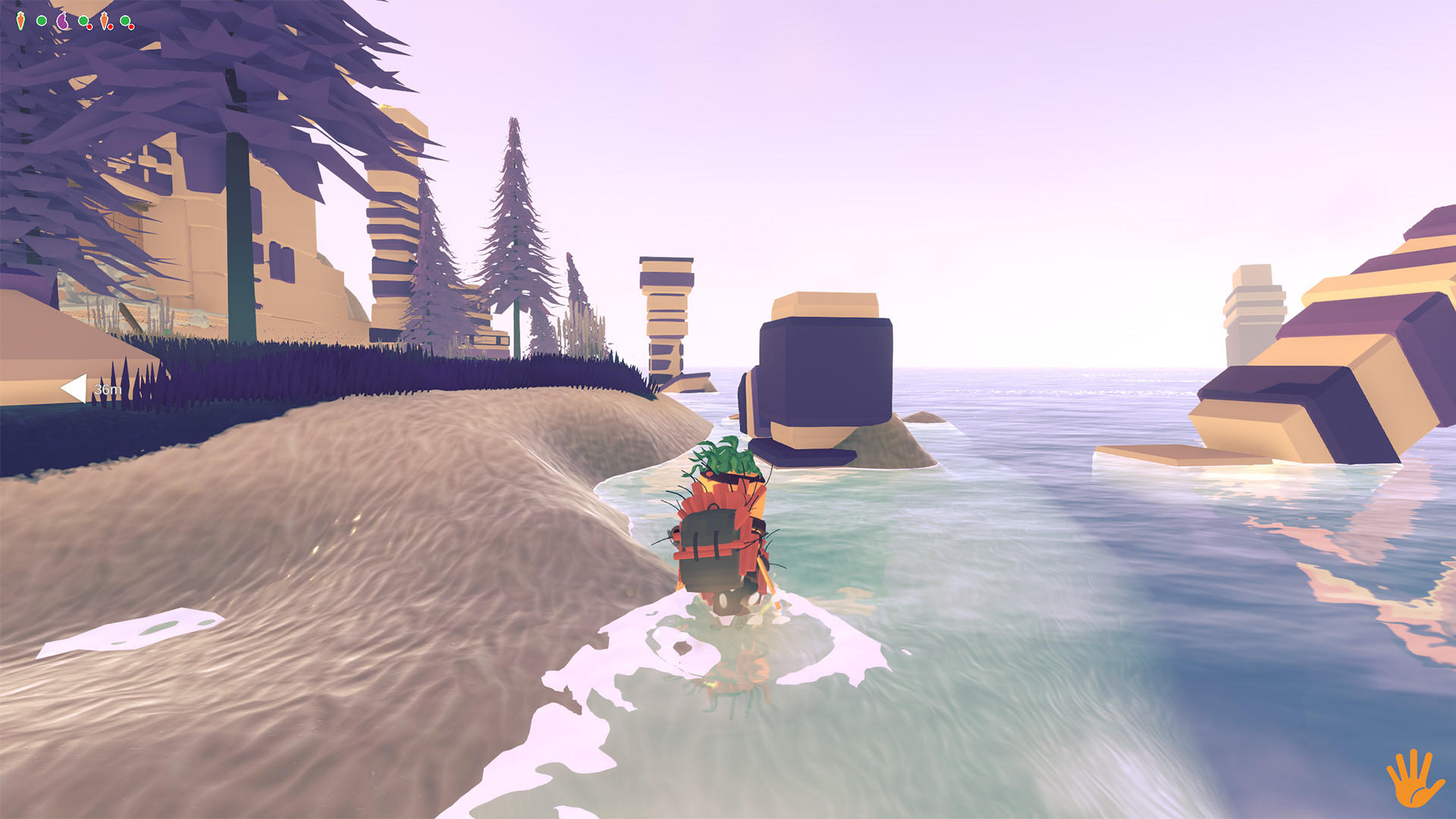Select the eggplant icon in the top-left HUD
The height and width of the screenshot is (819, 1456).
(x=62, y=21)
